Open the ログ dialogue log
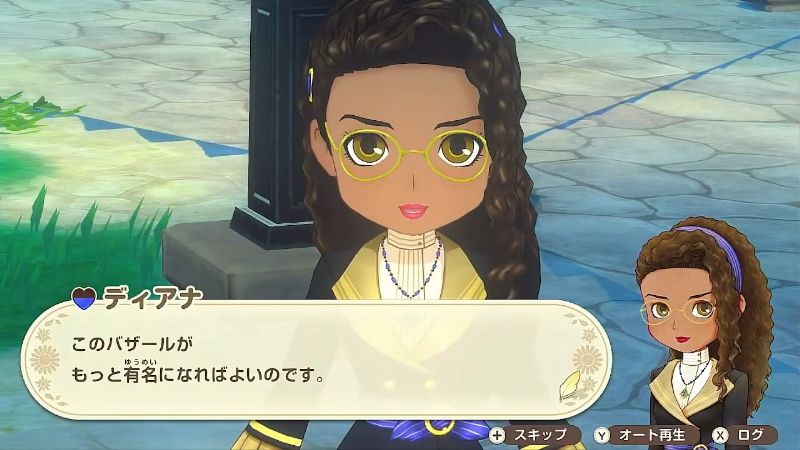Image resolution: width=800 pixels, height=450 pixels. [742, 435]
